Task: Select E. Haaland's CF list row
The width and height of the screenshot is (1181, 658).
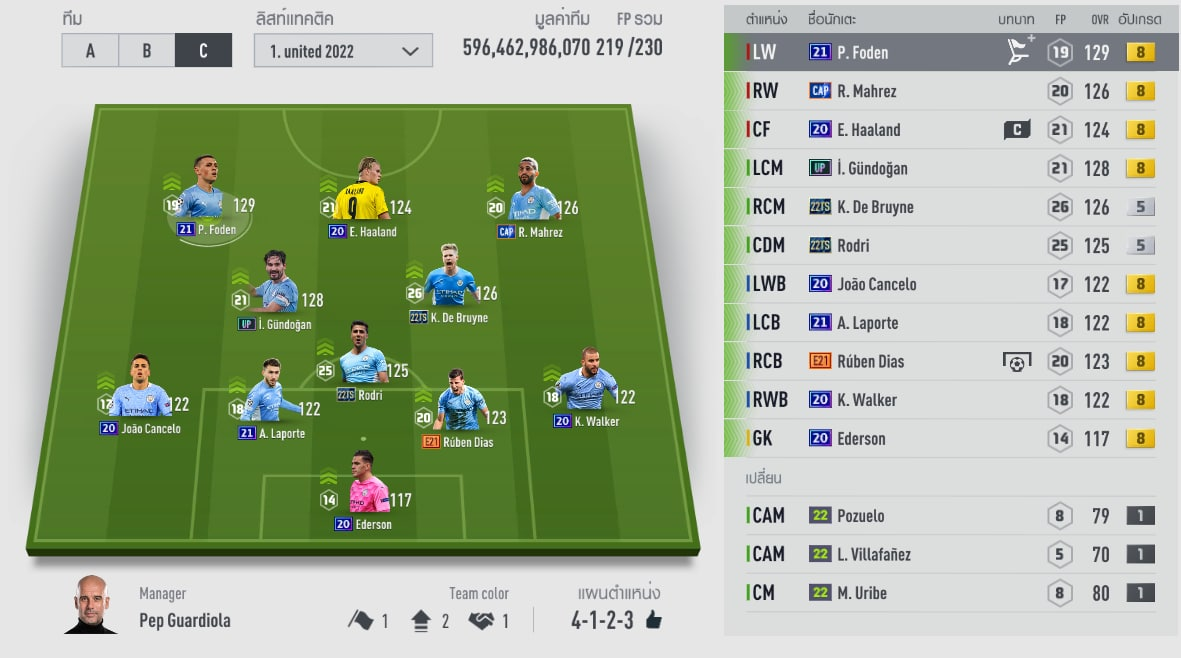Action: pyautogui.click(x=940, y=130)
